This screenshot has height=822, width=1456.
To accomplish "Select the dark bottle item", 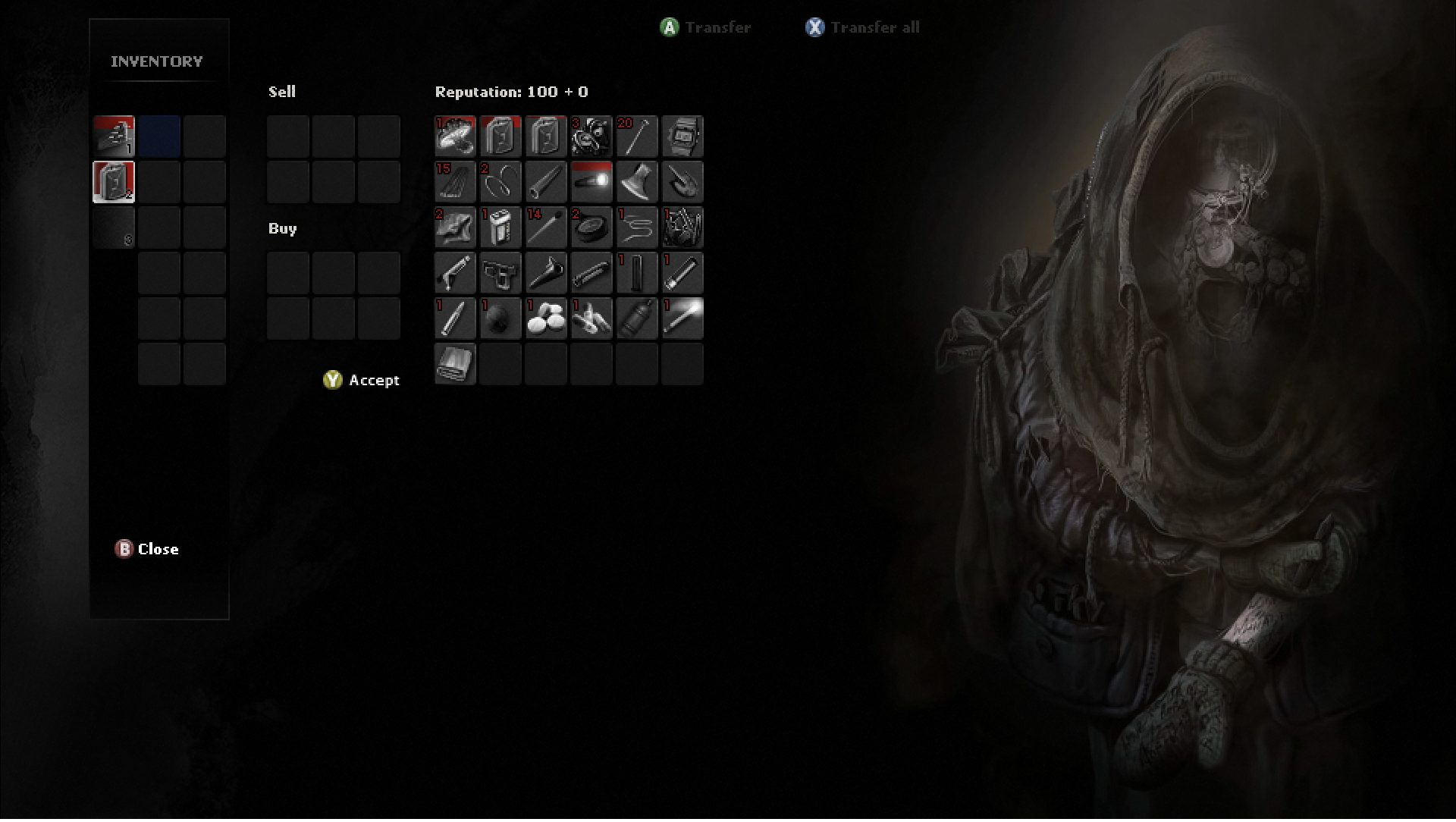I will pos(637,318).
